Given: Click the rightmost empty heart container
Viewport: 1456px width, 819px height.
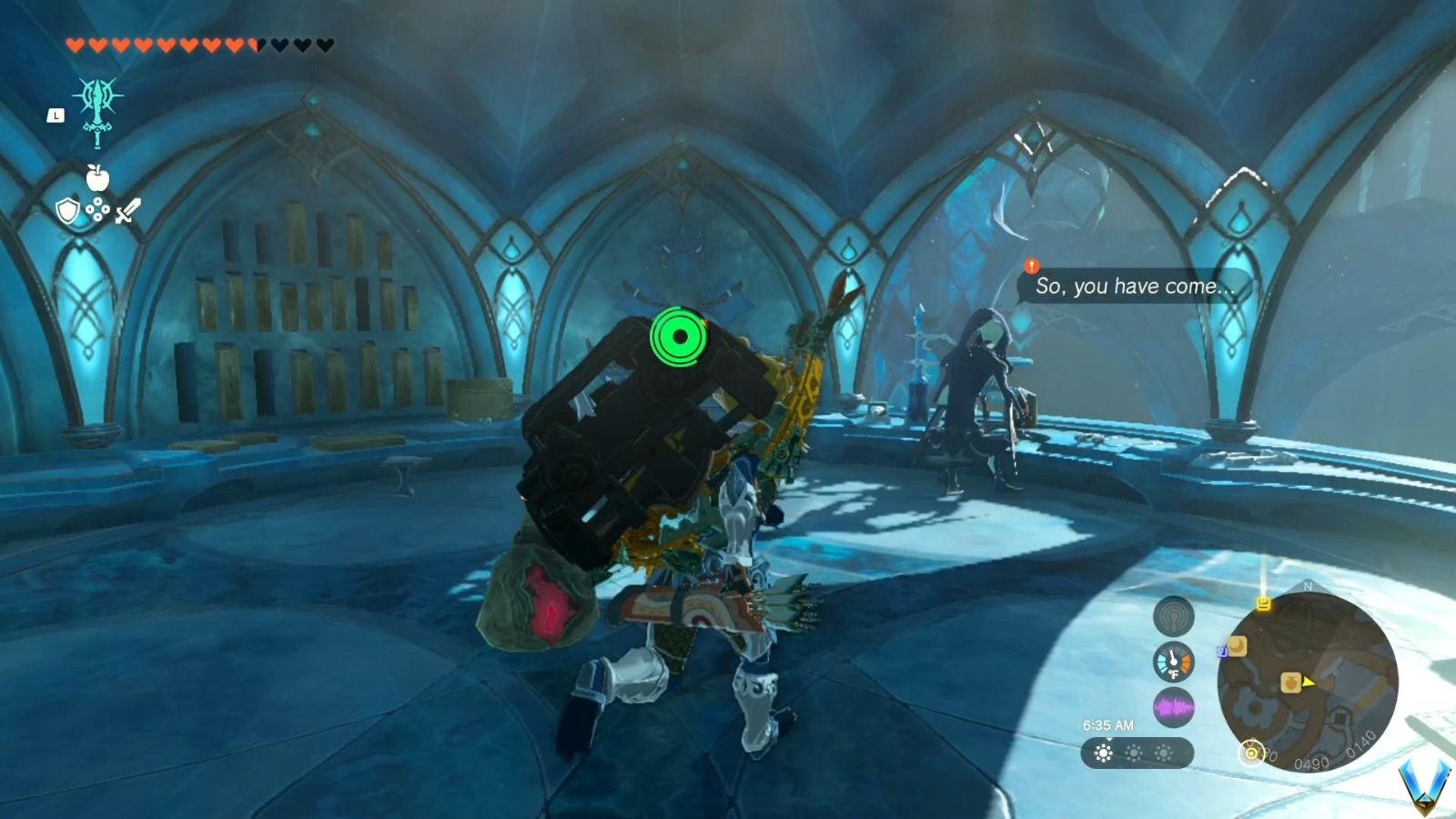Looking at the screenshot, I should (x=325, y=45).
